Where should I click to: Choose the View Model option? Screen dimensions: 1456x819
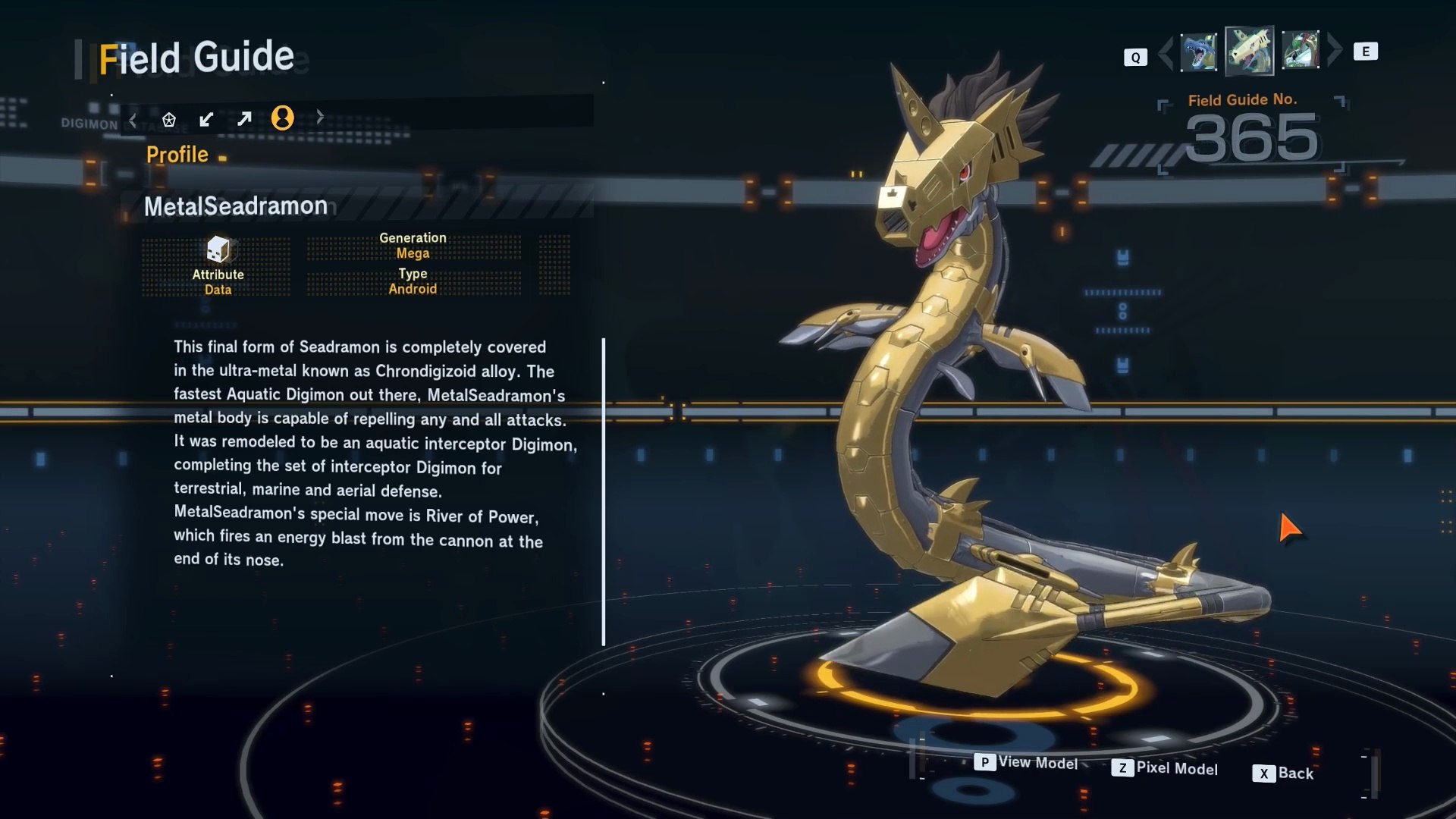tap(1027, 762)
